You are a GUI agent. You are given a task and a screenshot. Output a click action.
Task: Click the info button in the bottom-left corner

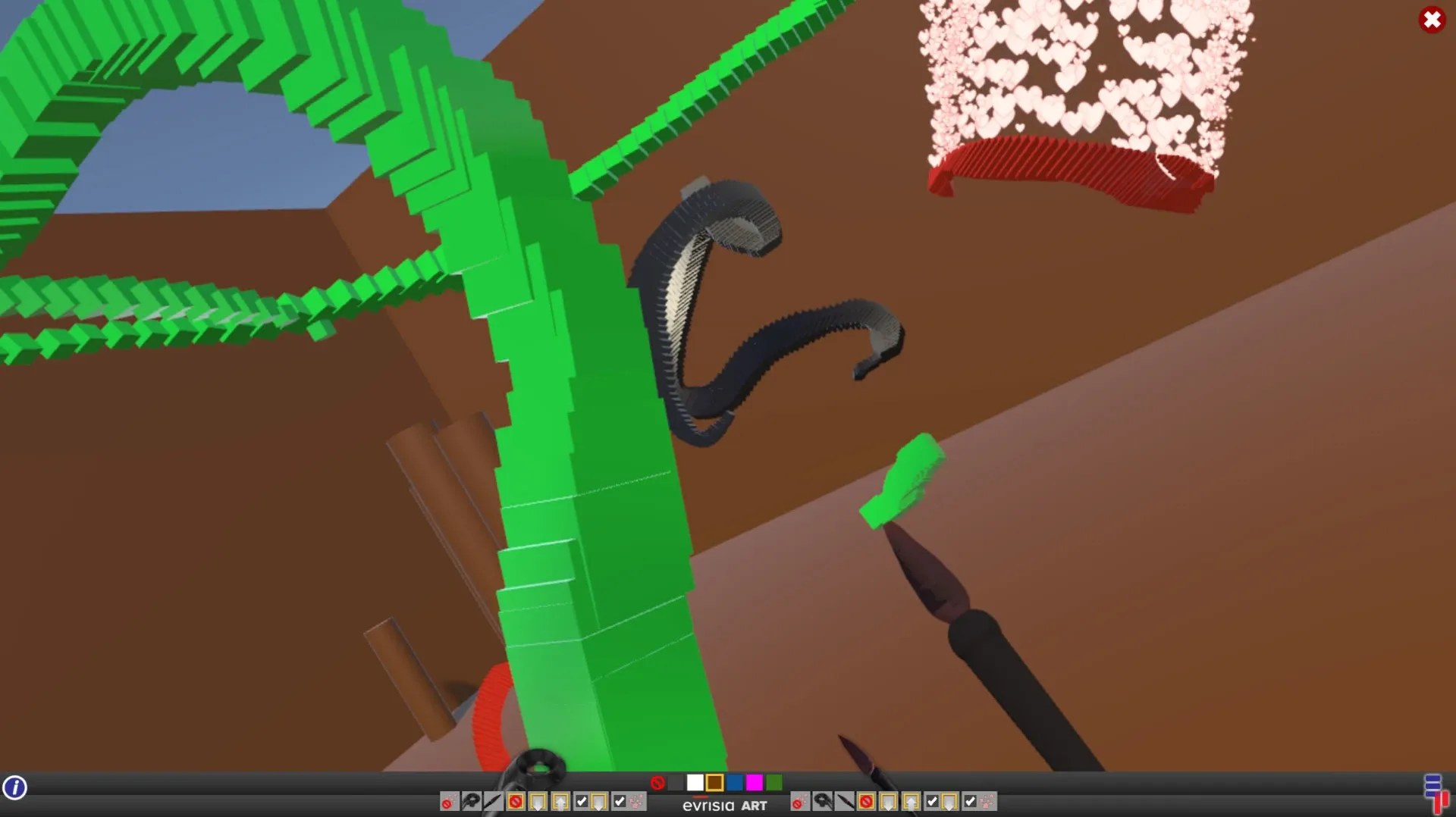[x=16, y=788]
